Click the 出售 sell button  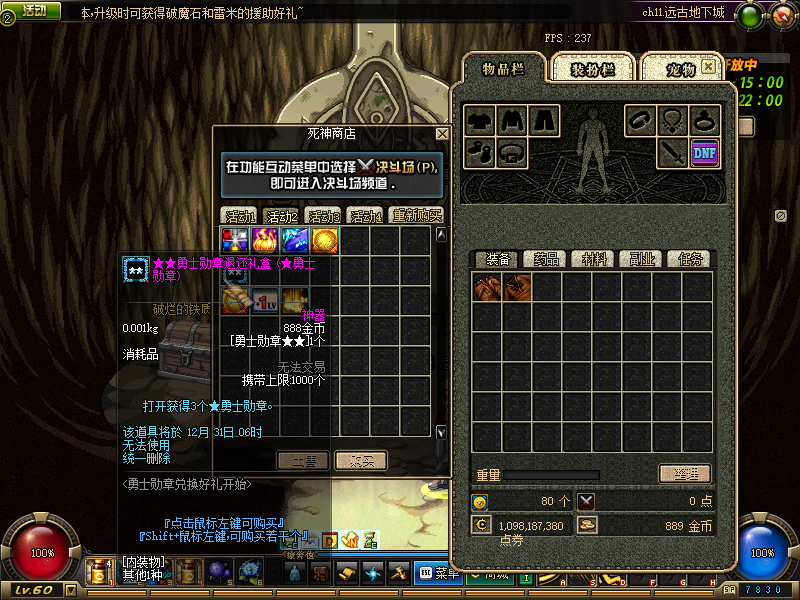pyautogui.click(x=303, y=460)
